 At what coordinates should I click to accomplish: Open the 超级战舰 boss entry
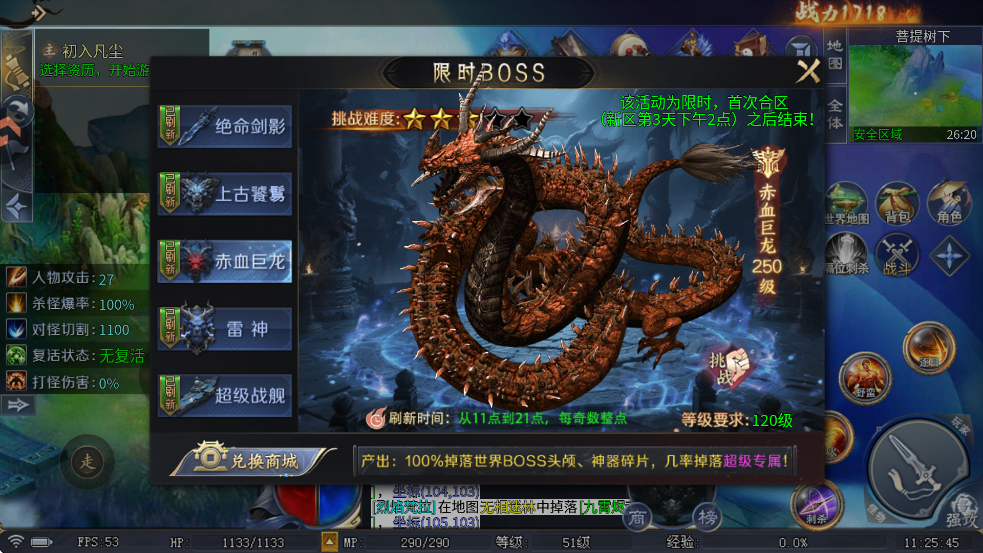[225, 396]
